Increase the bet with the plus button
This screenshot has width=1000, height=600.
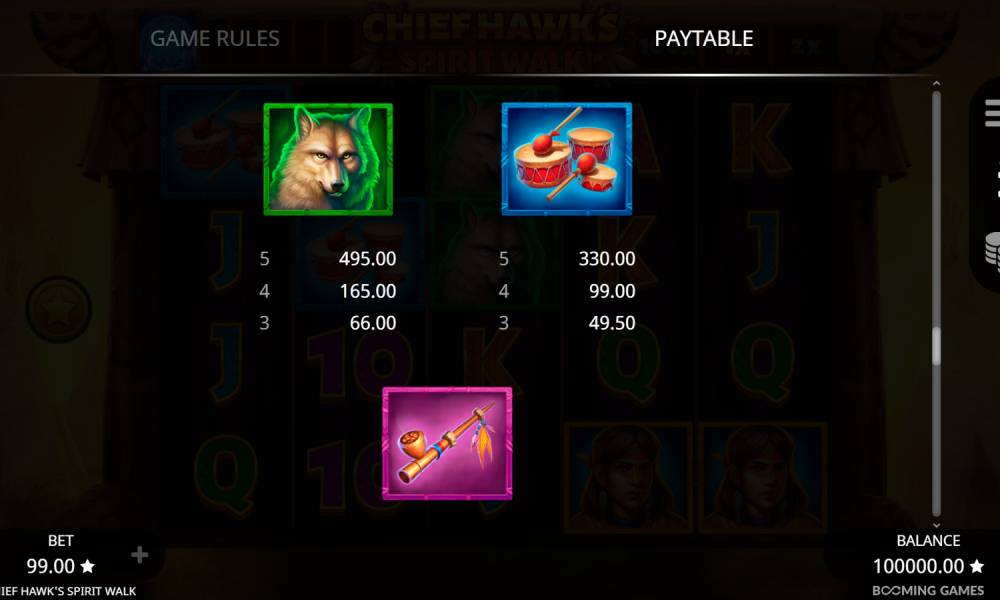140,555
